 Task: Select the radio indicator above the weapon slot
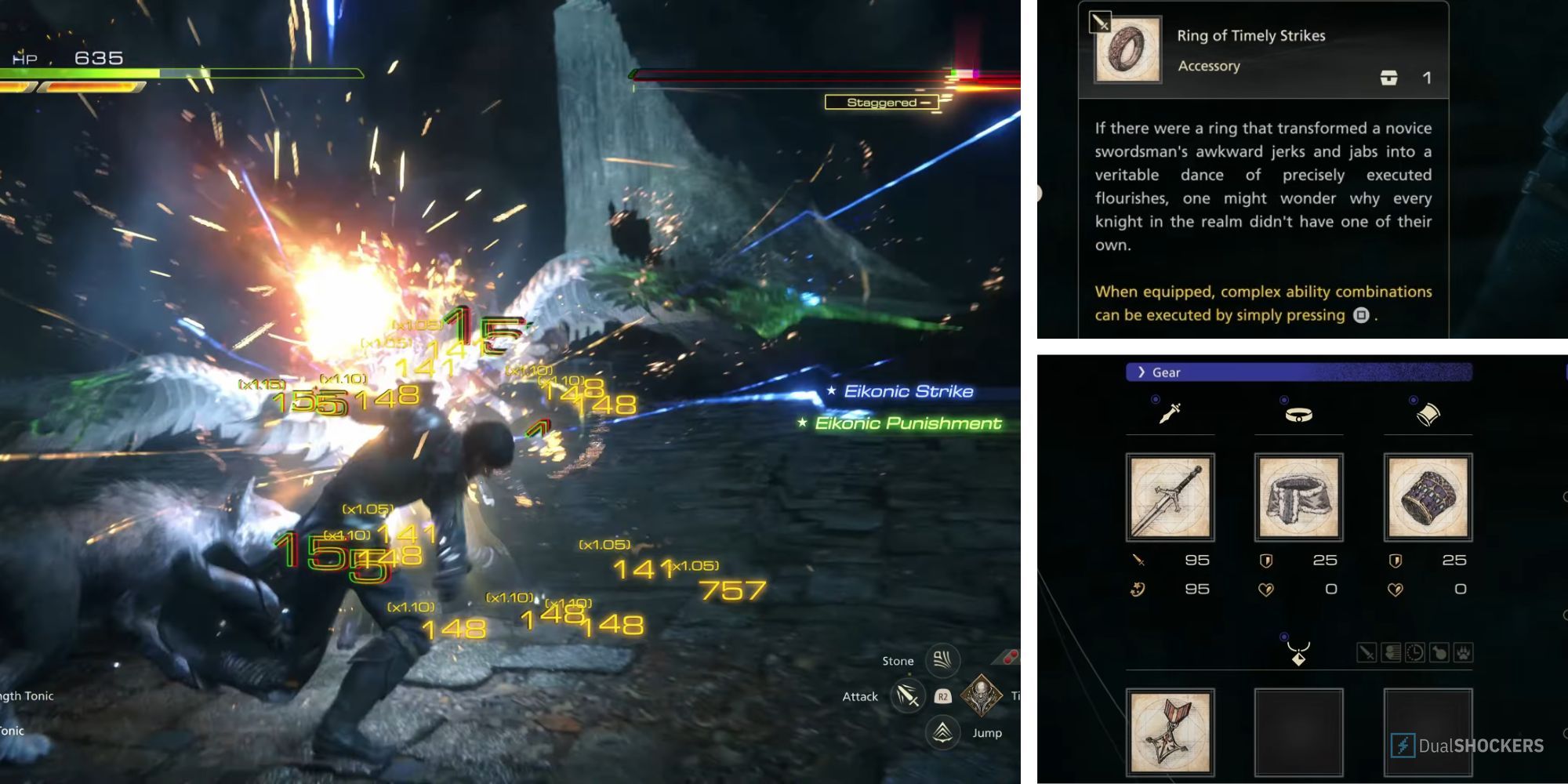point(1155,399)
